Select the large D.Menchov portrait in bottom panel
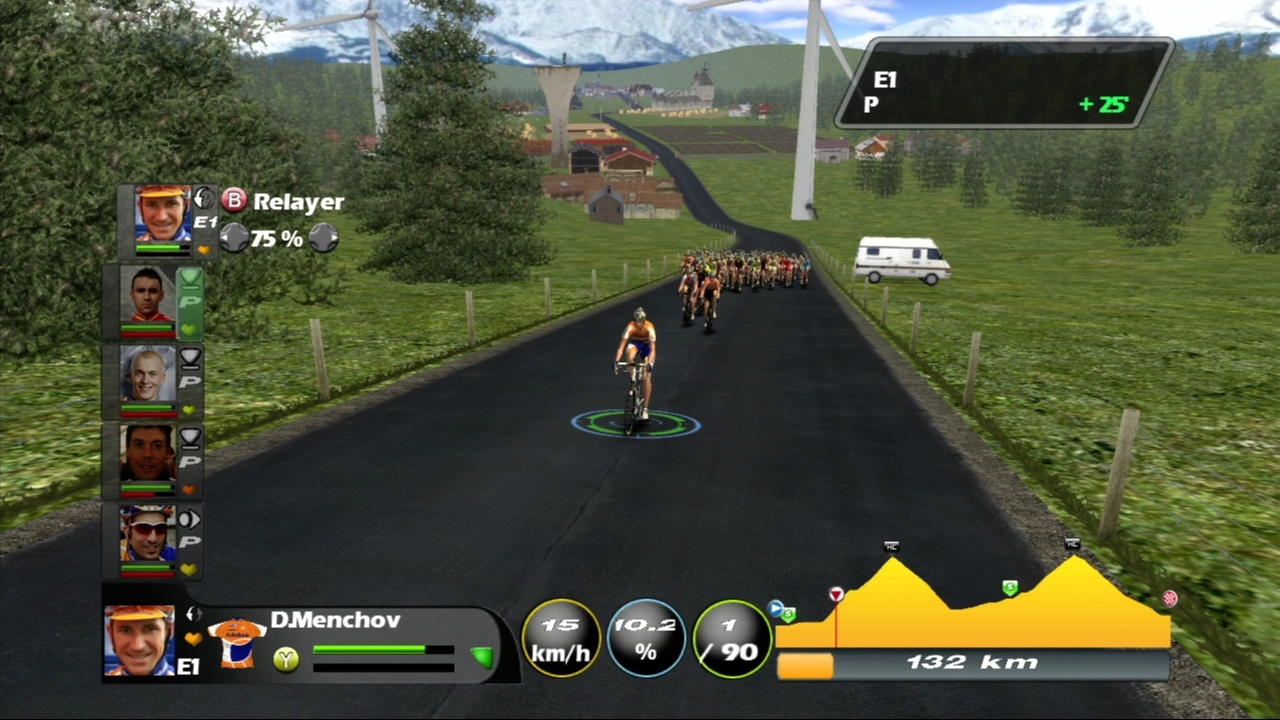Image resolution: width=1280 pixels, height=720 pixels. (x=140, y=640)
